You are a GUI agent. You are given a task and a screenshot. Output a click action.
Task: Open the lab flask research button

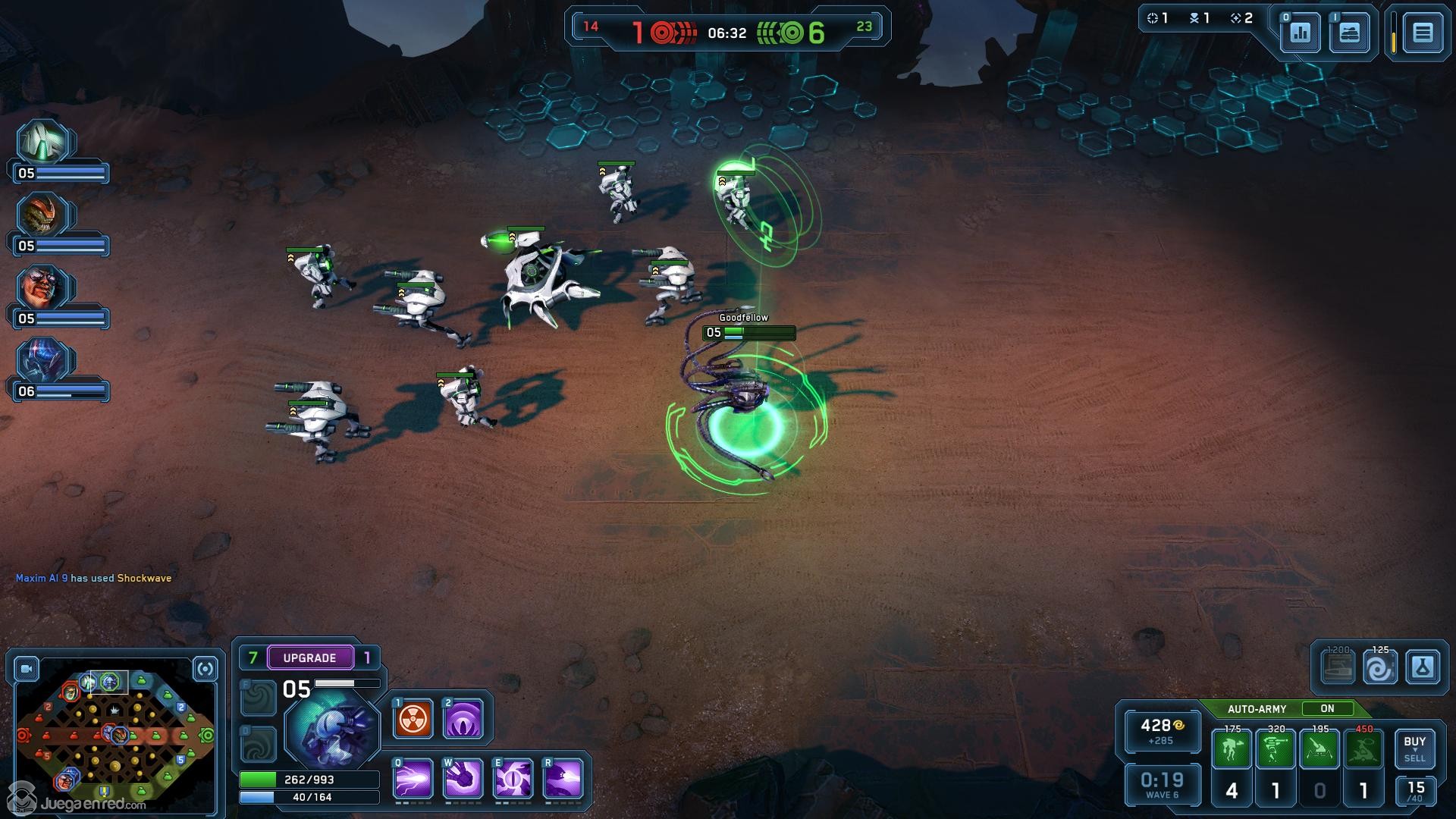tap(1422, 668)
